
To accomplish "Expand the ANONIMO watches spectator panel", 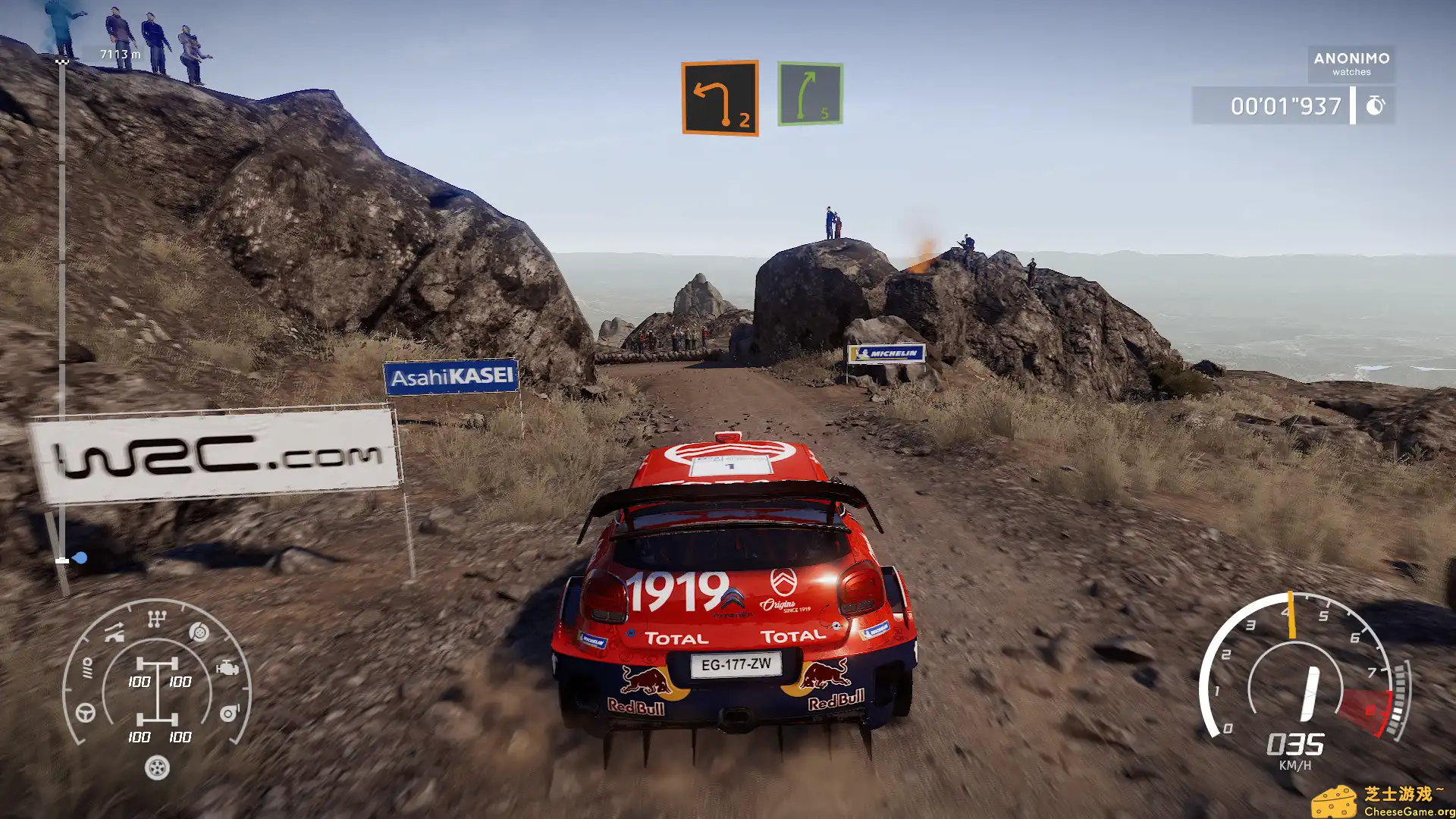I will click(x=1352, y=64).
